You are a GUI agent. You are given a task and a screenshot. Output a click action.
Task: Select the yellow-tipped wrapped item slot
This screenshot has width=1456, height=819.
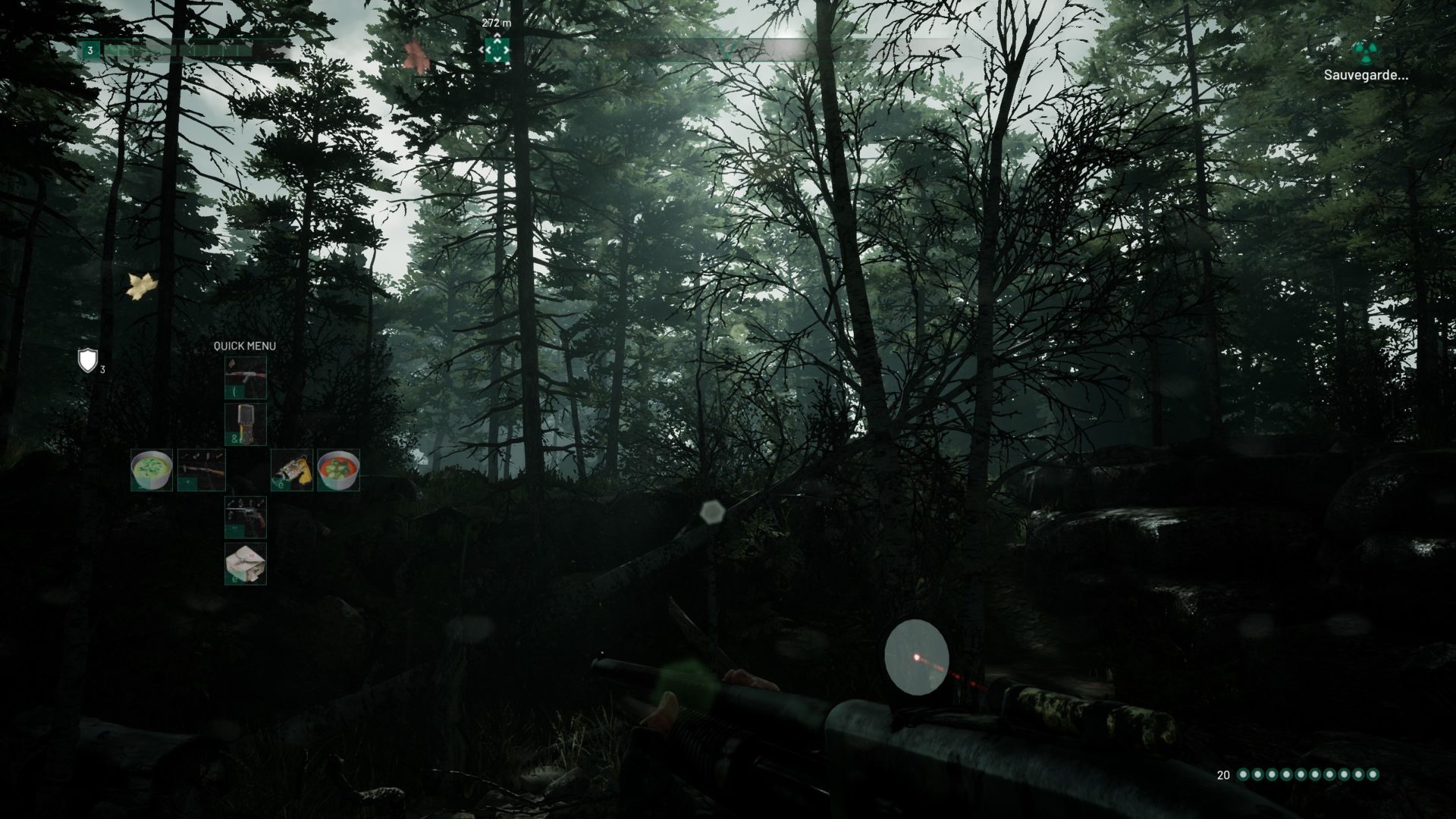point(292,470)
